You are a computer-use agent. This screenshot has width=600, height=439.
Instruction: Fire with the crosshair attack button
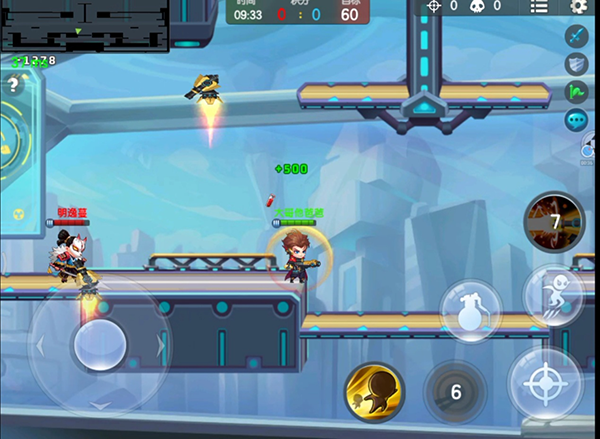546,383
